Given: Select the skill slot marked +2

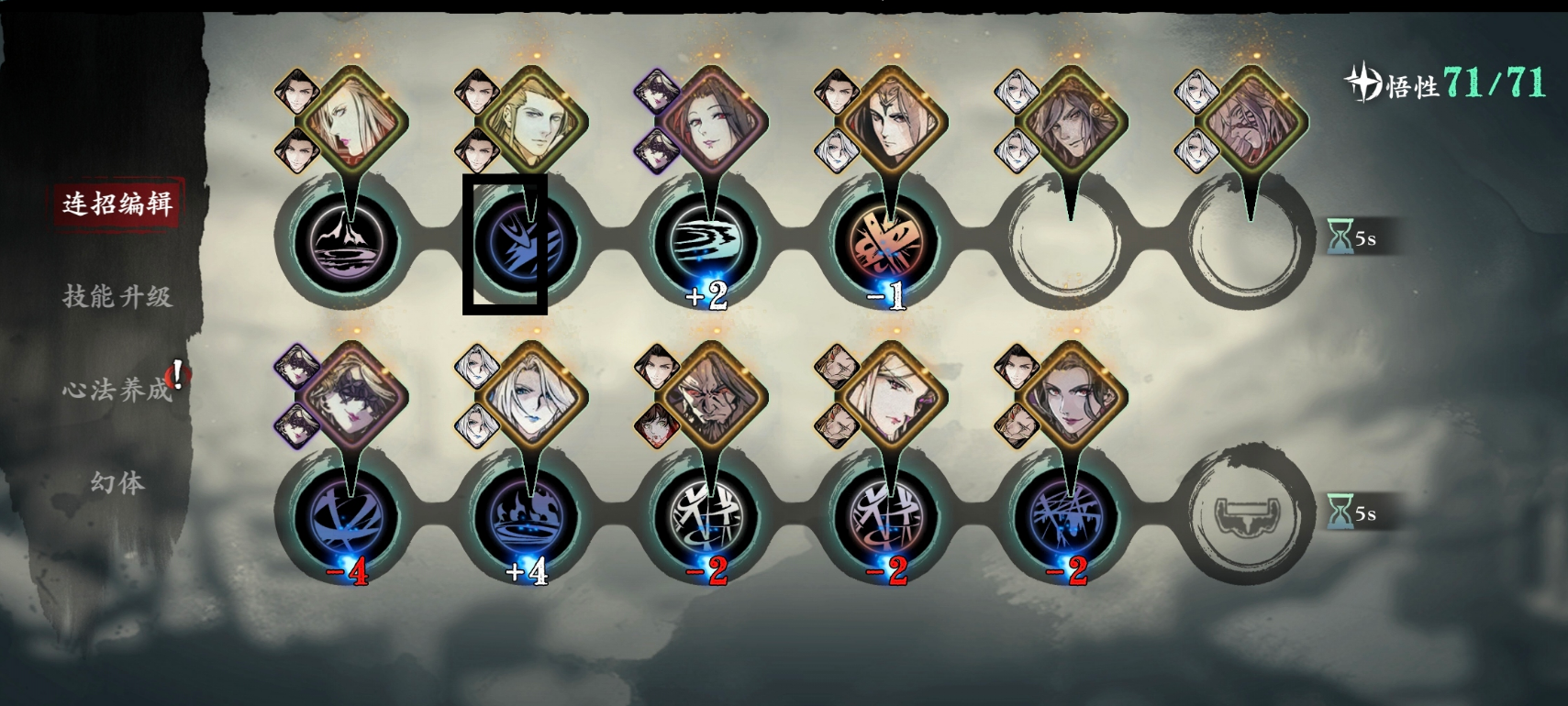Looking at the screenshot, I should pos(707,243).
